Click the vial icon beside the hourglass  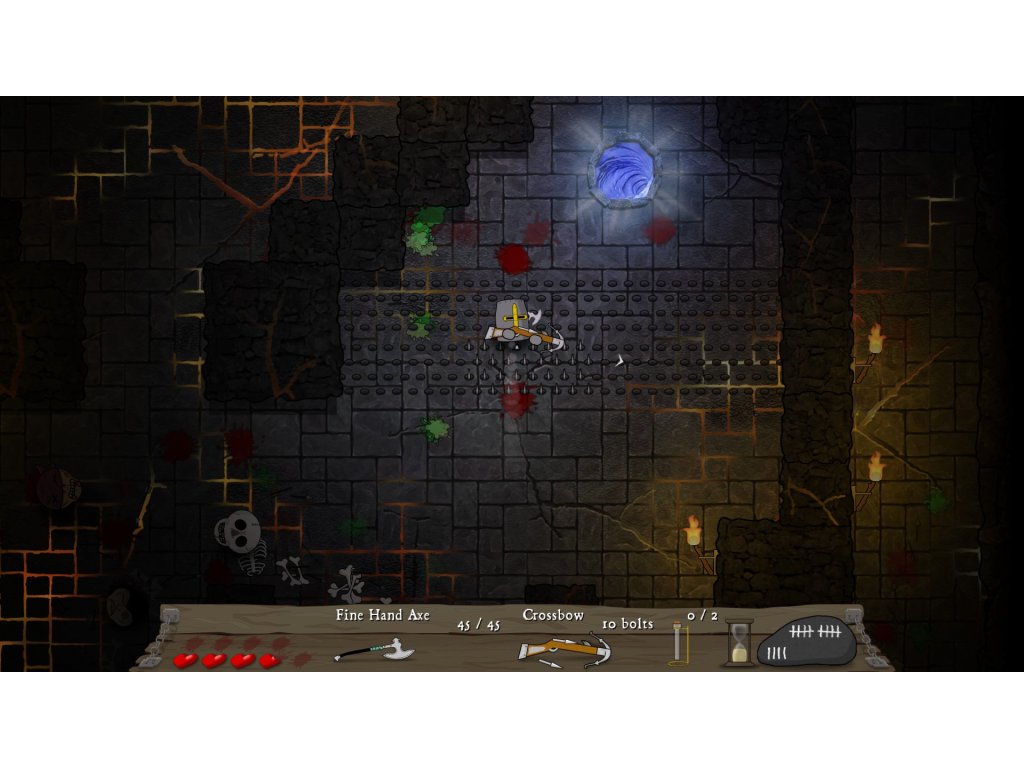click(680, 642)
